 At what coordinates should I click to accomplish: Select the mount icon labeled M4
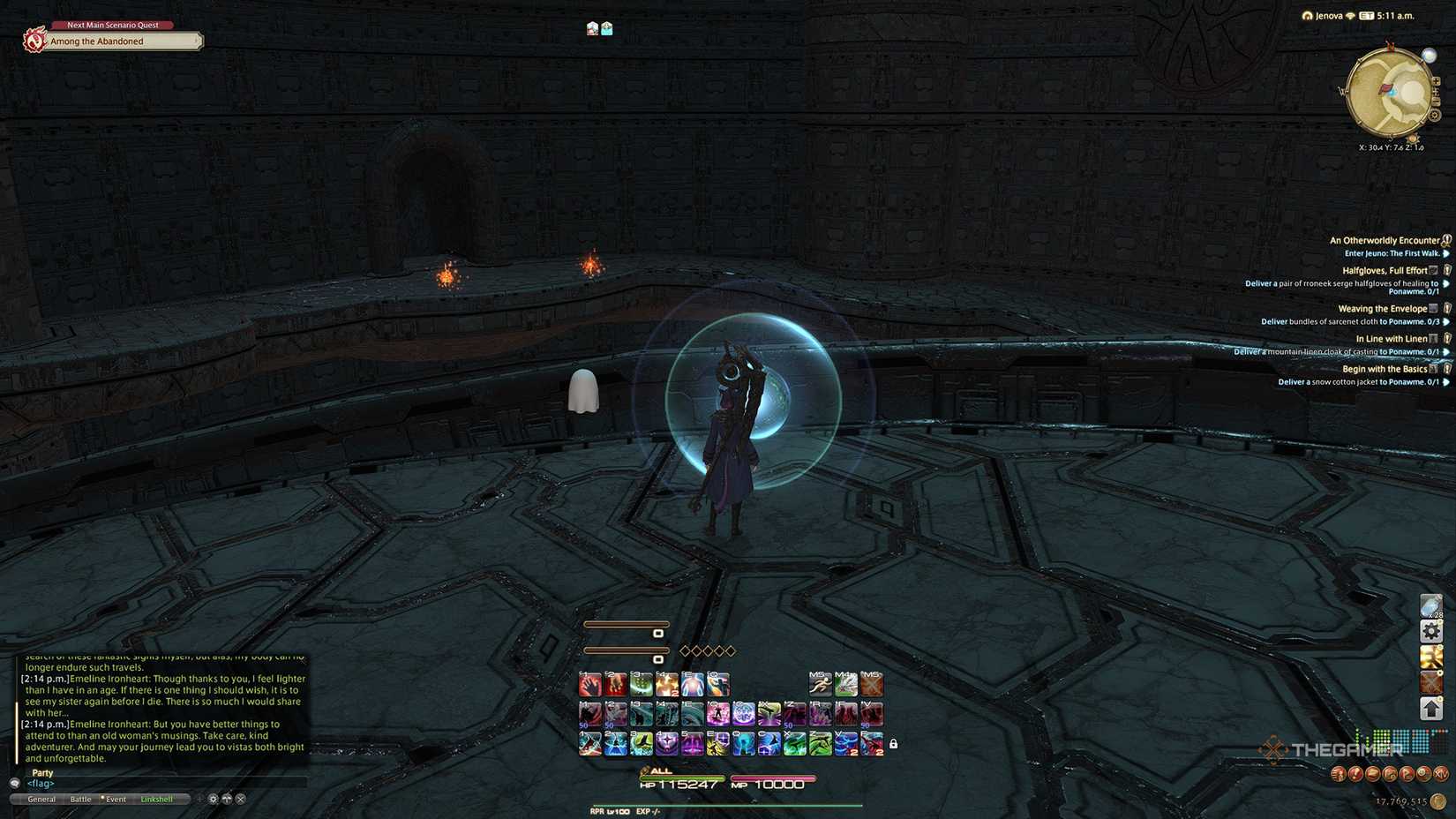pyautogui.click(x=844, y=686)
